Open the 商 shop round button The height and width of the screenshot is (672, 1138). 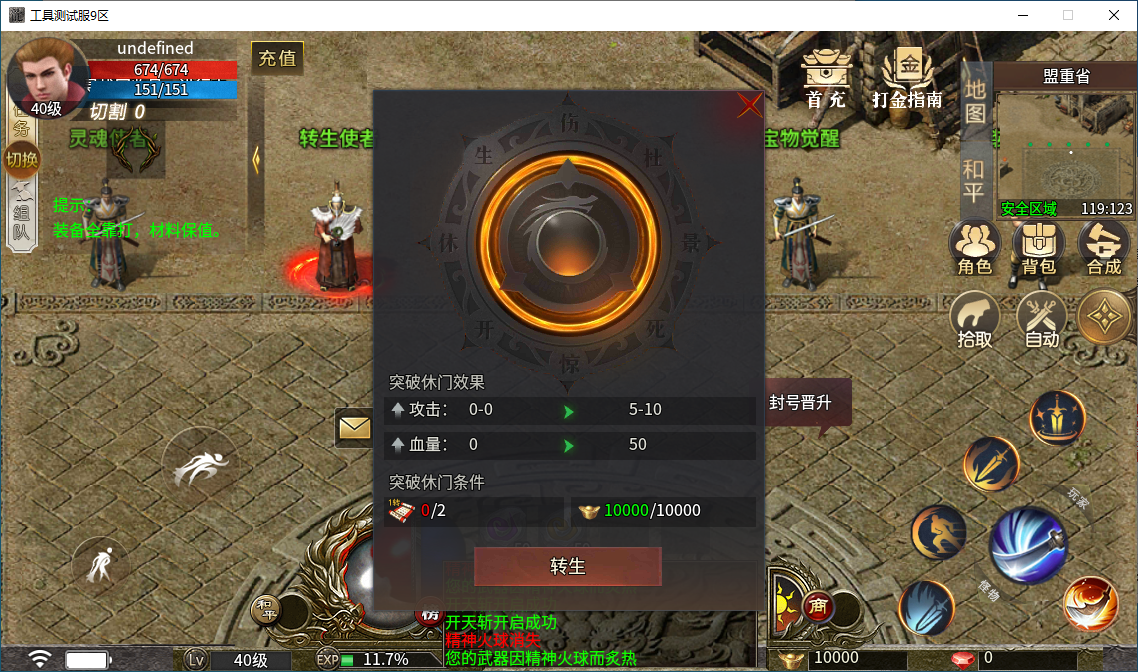pyautogui.click(x=818, y=606)
